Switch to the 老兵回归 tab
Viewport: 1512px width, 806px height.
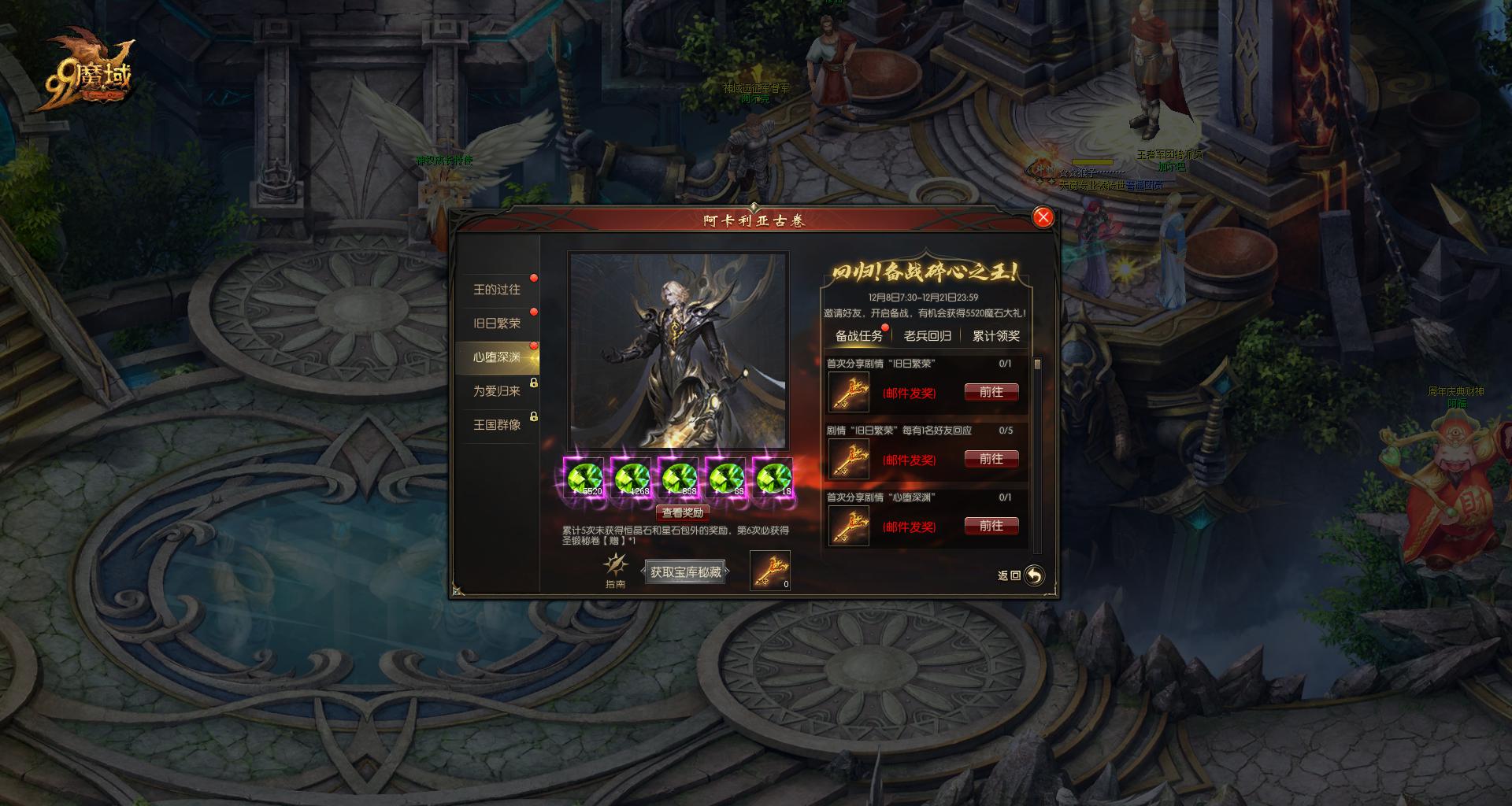click(x=927, y=336)
